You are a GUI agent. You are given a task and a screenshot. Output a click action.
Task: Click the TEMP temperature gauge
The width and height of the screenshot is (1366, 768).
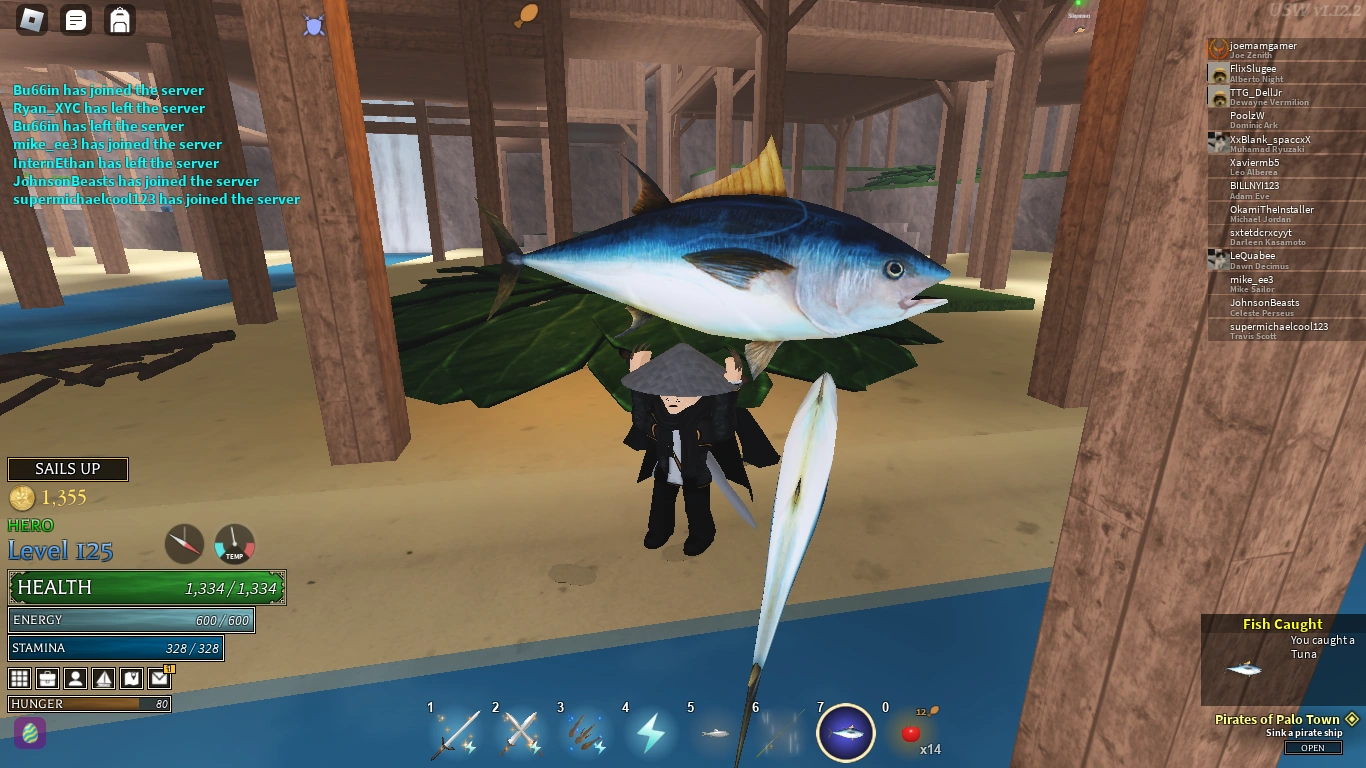[233, 543]
